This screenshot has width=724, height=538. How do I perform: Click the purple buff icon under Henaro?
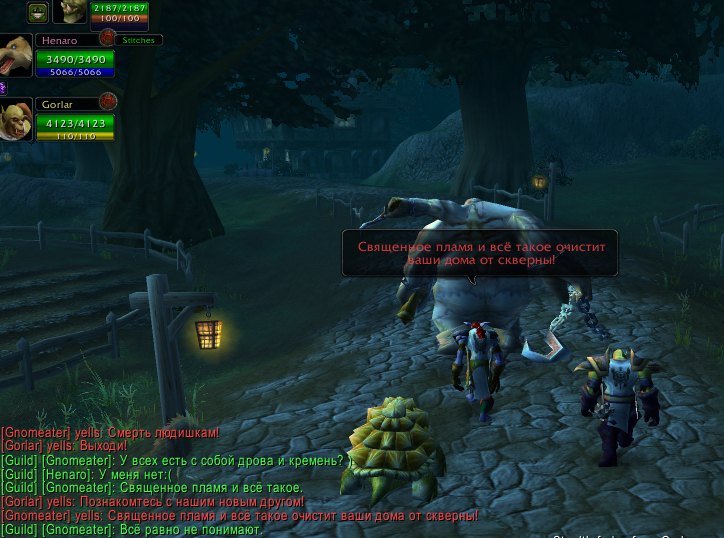tap(3, 87)
